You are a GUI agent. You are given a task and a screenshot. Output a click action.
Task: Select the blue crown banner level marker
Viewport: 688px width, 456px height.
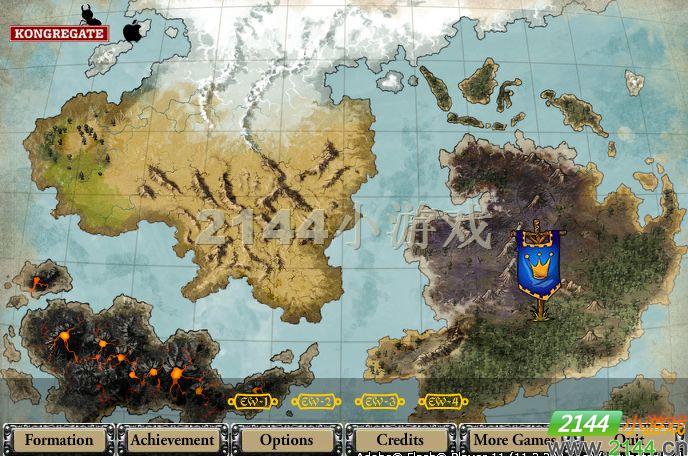[538, 266]
